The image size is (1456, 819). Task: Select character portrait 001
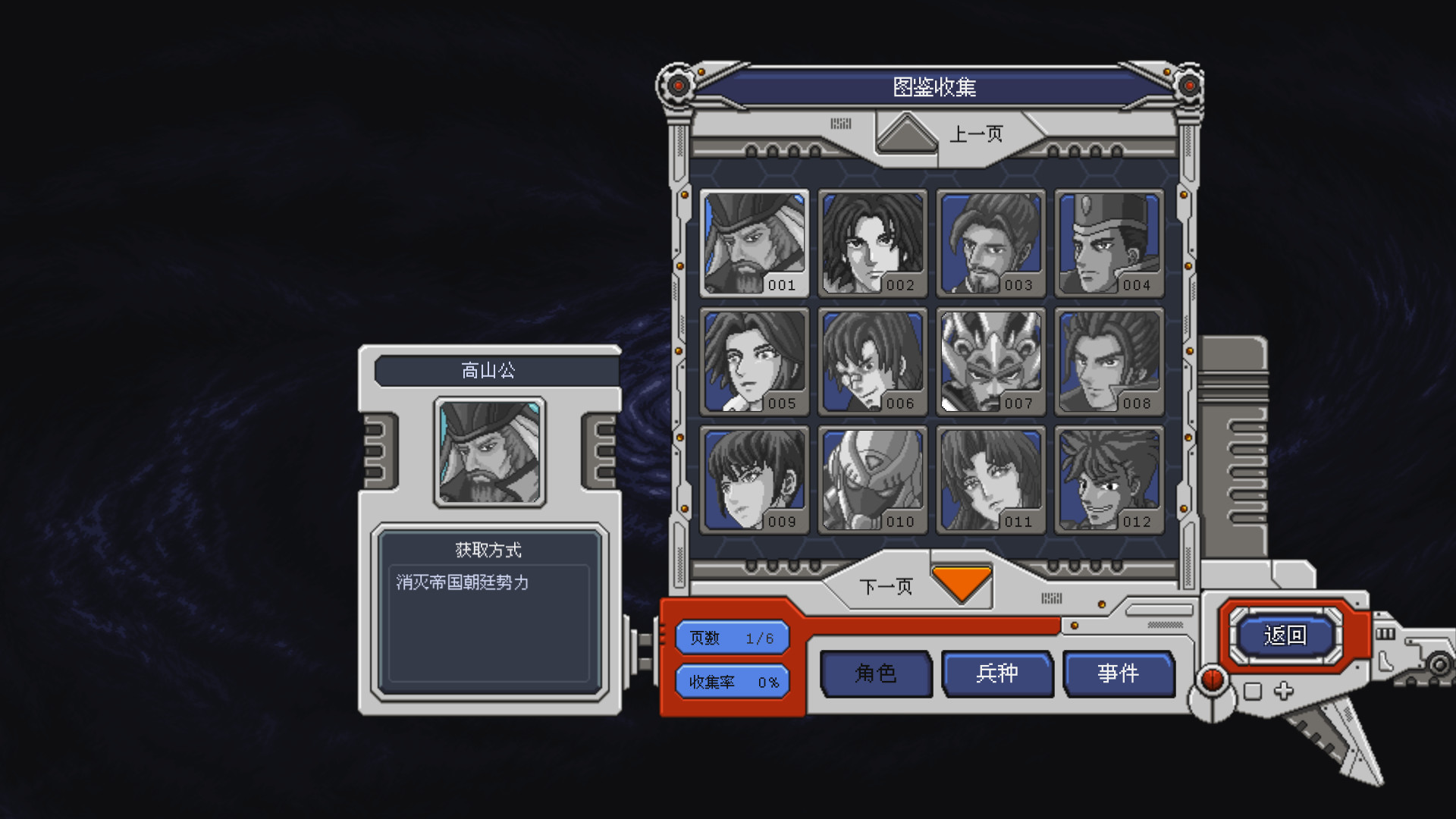(753, 243)
